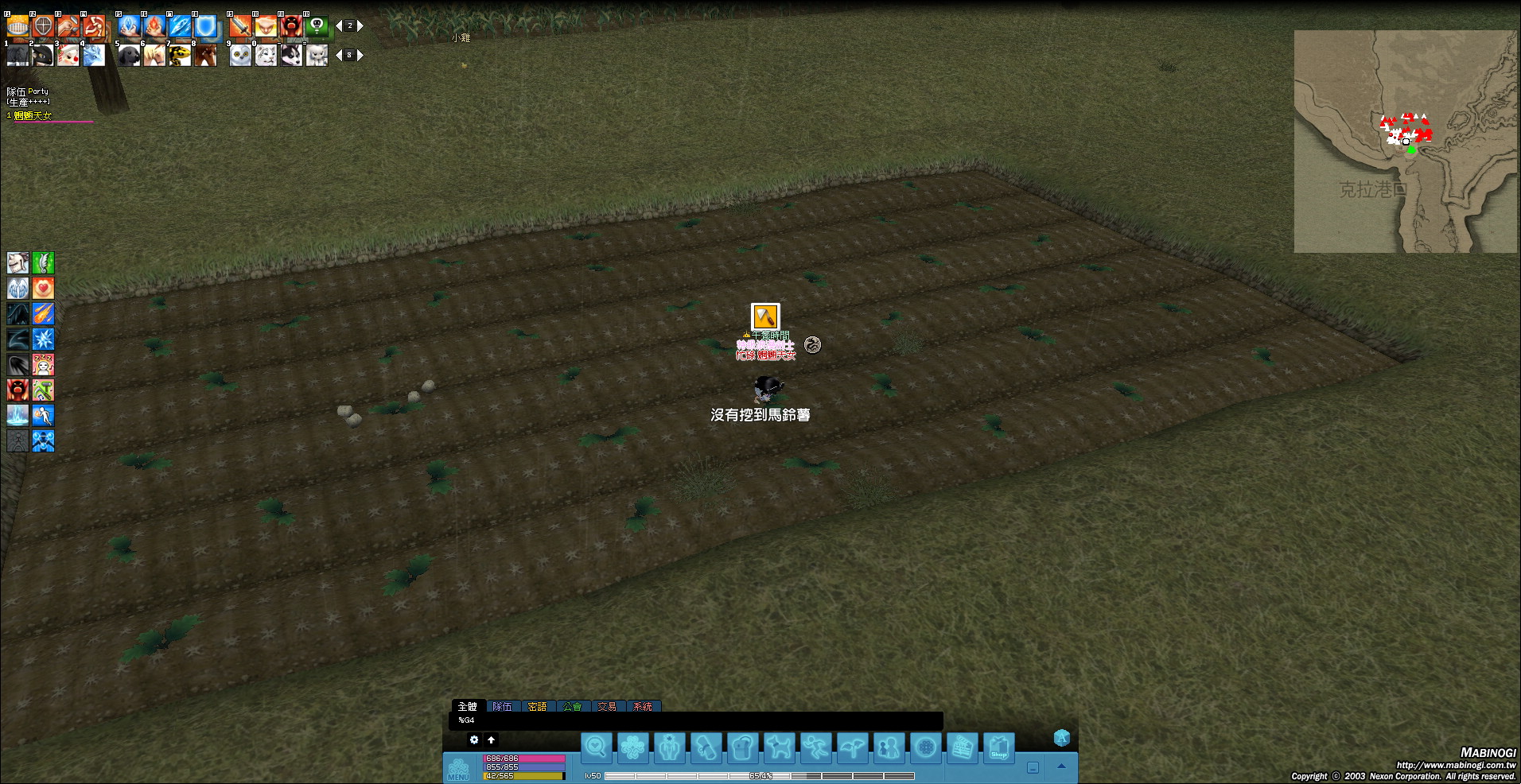Activate the blue shield skill

click(x=206, y=26)
